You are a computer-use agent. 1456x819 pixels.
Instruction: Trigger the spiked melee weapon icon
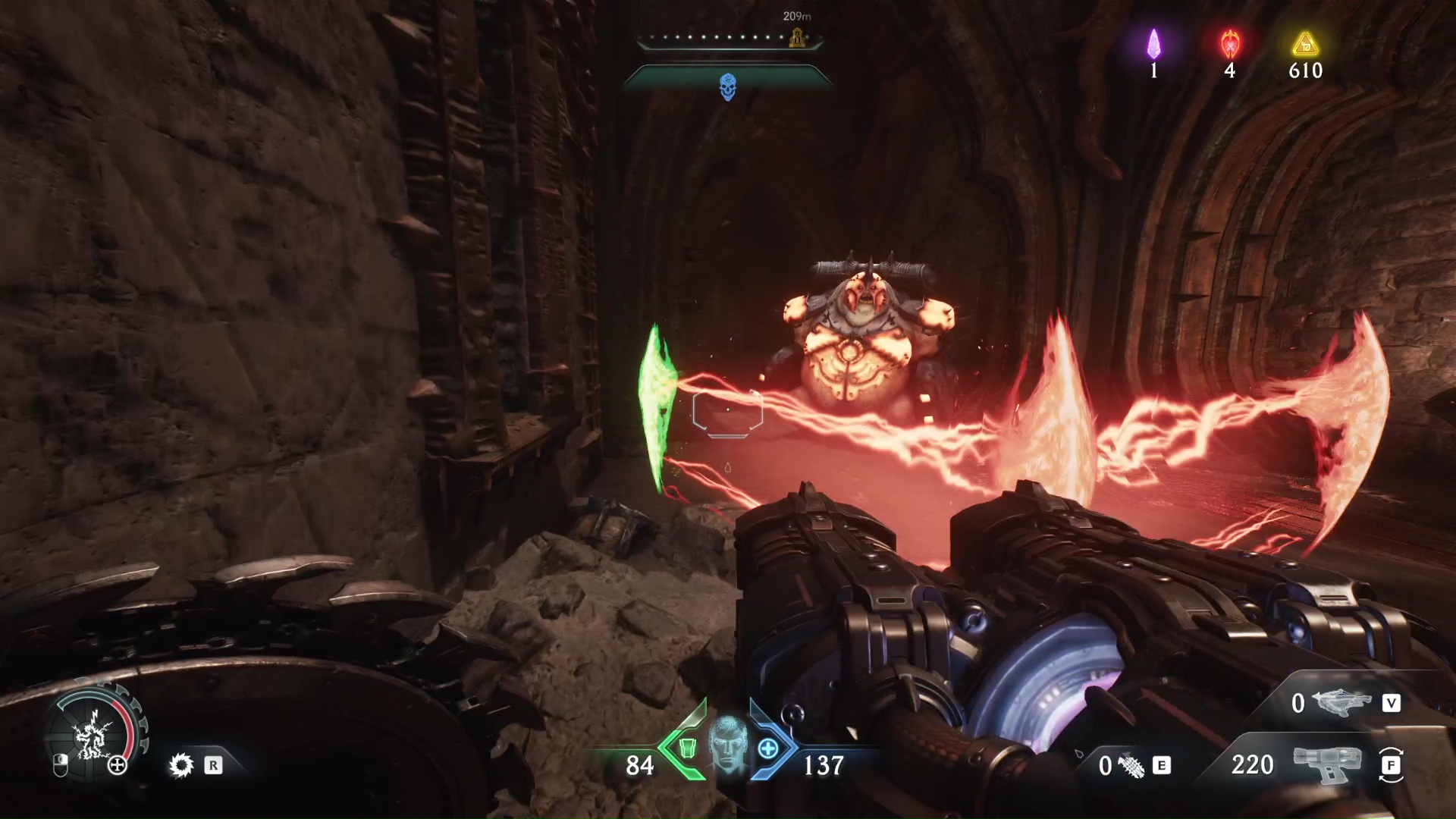coord(181,765)
